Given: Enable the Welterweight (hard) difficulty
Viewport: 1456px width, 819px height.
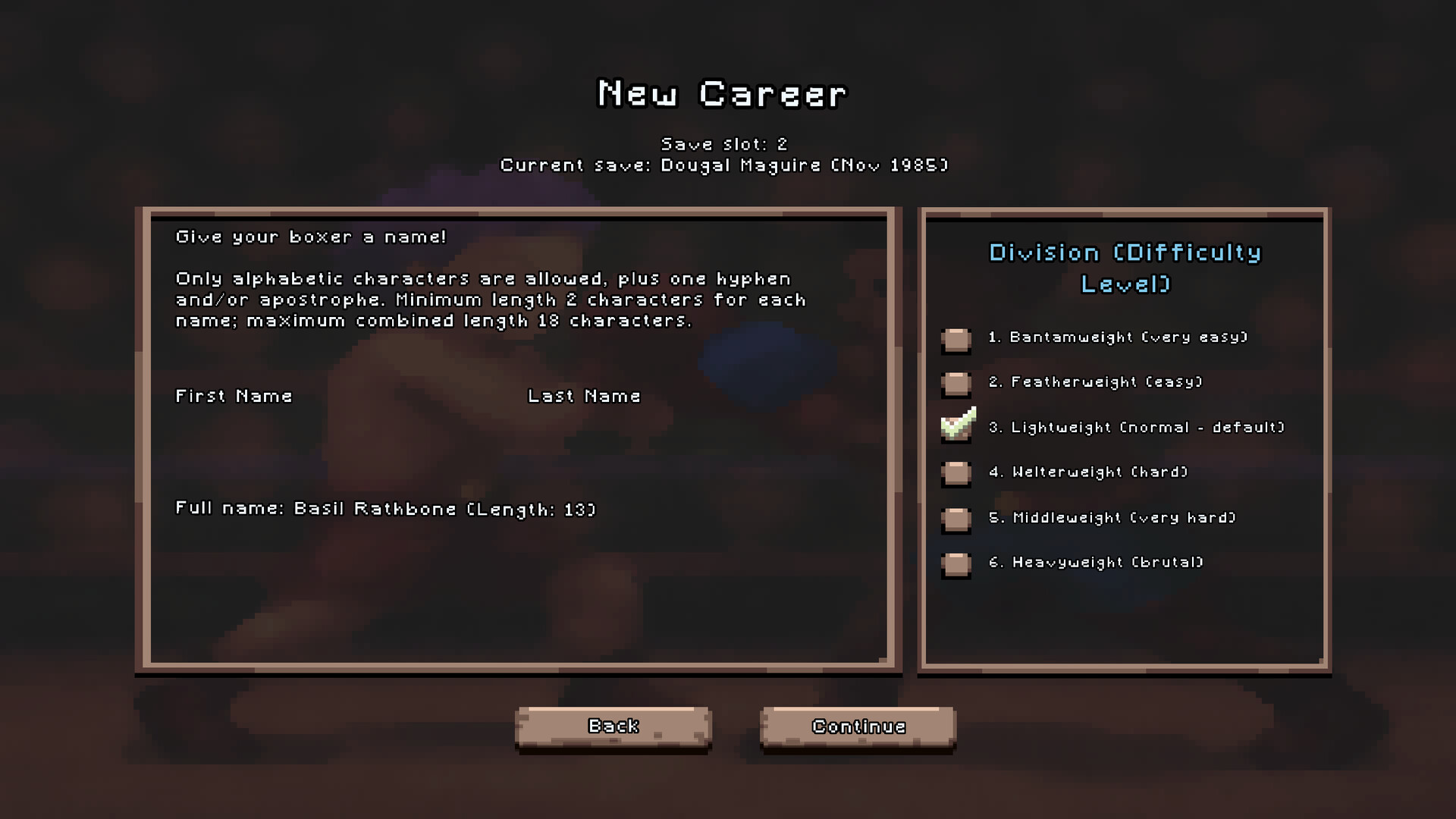Looking at the screenshot, I should pos(955,475).
